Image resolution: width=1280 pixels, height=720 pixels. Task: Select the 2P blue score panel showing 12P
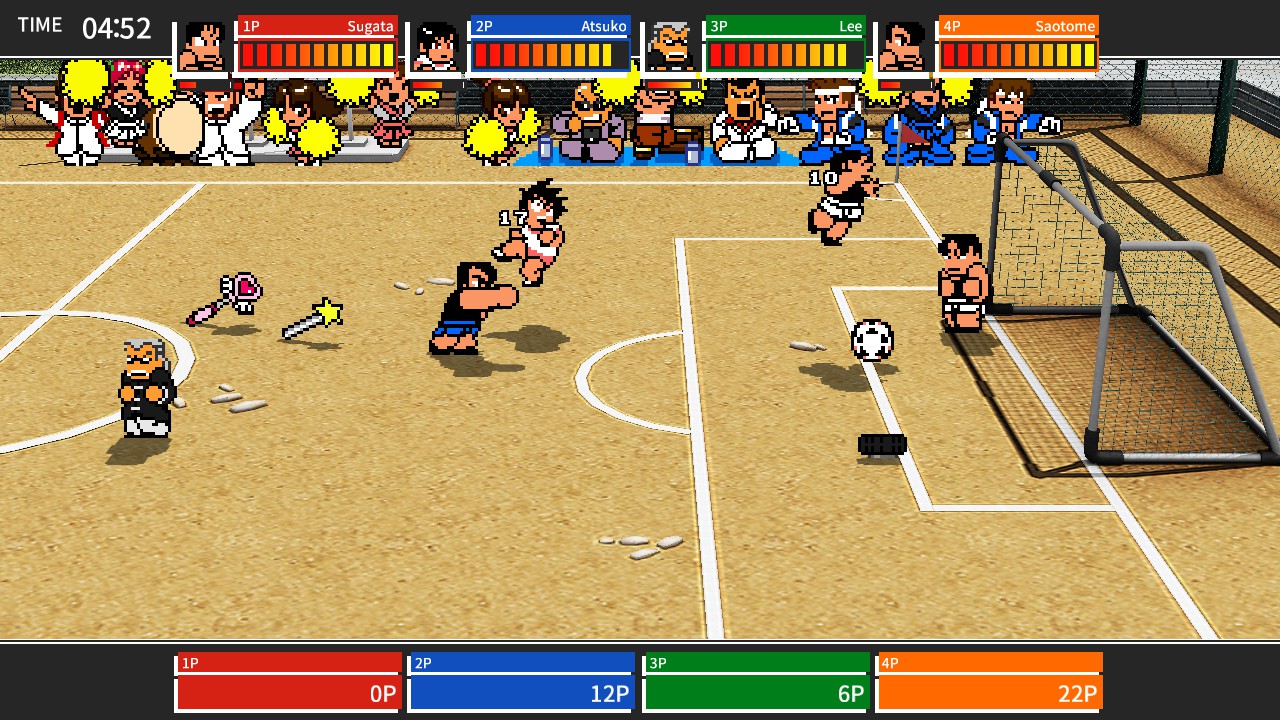pyautogui.click(x=521, y=692)
